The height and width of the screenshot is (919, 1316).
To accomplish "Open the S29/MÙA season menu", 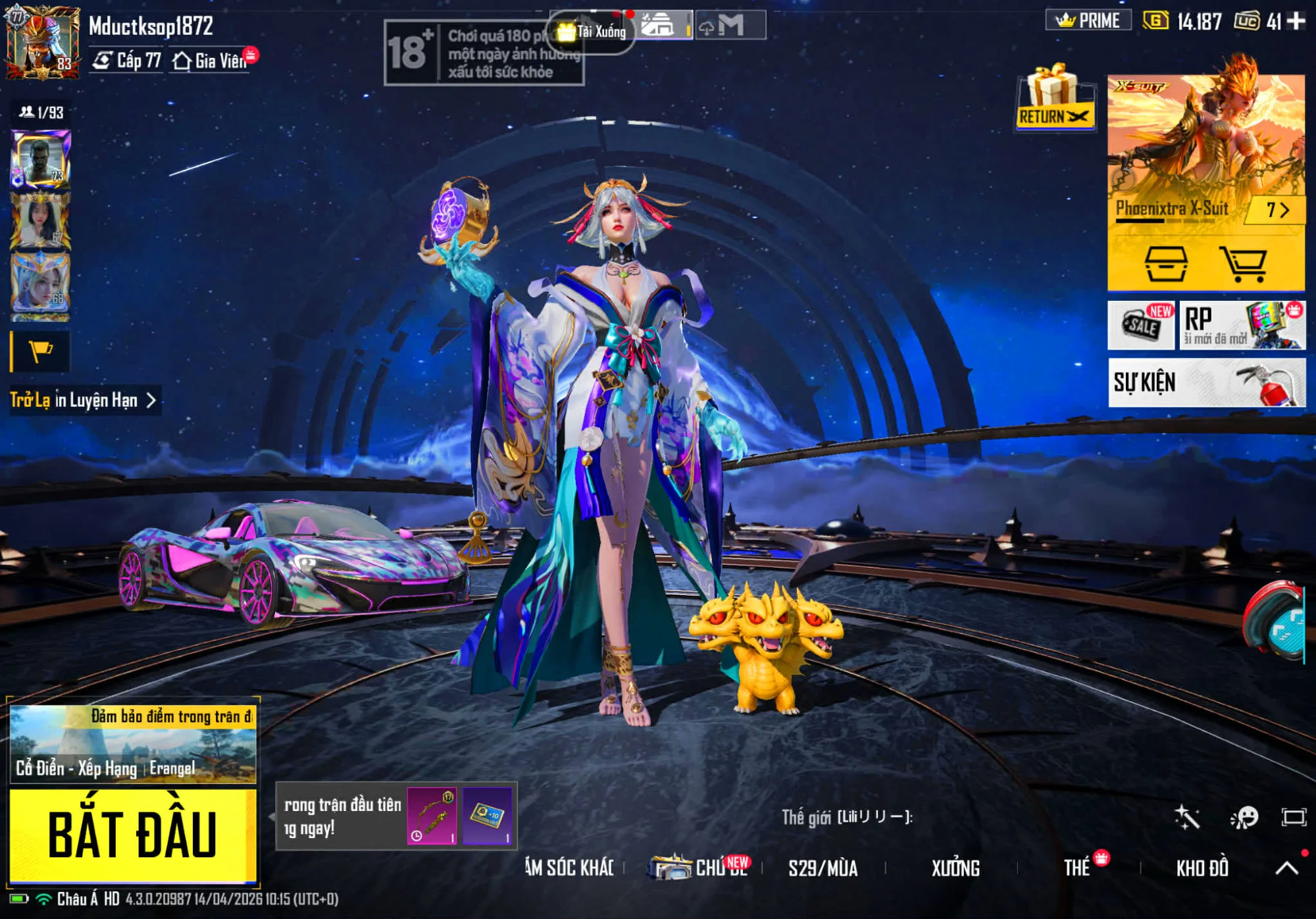I will 822,868.
